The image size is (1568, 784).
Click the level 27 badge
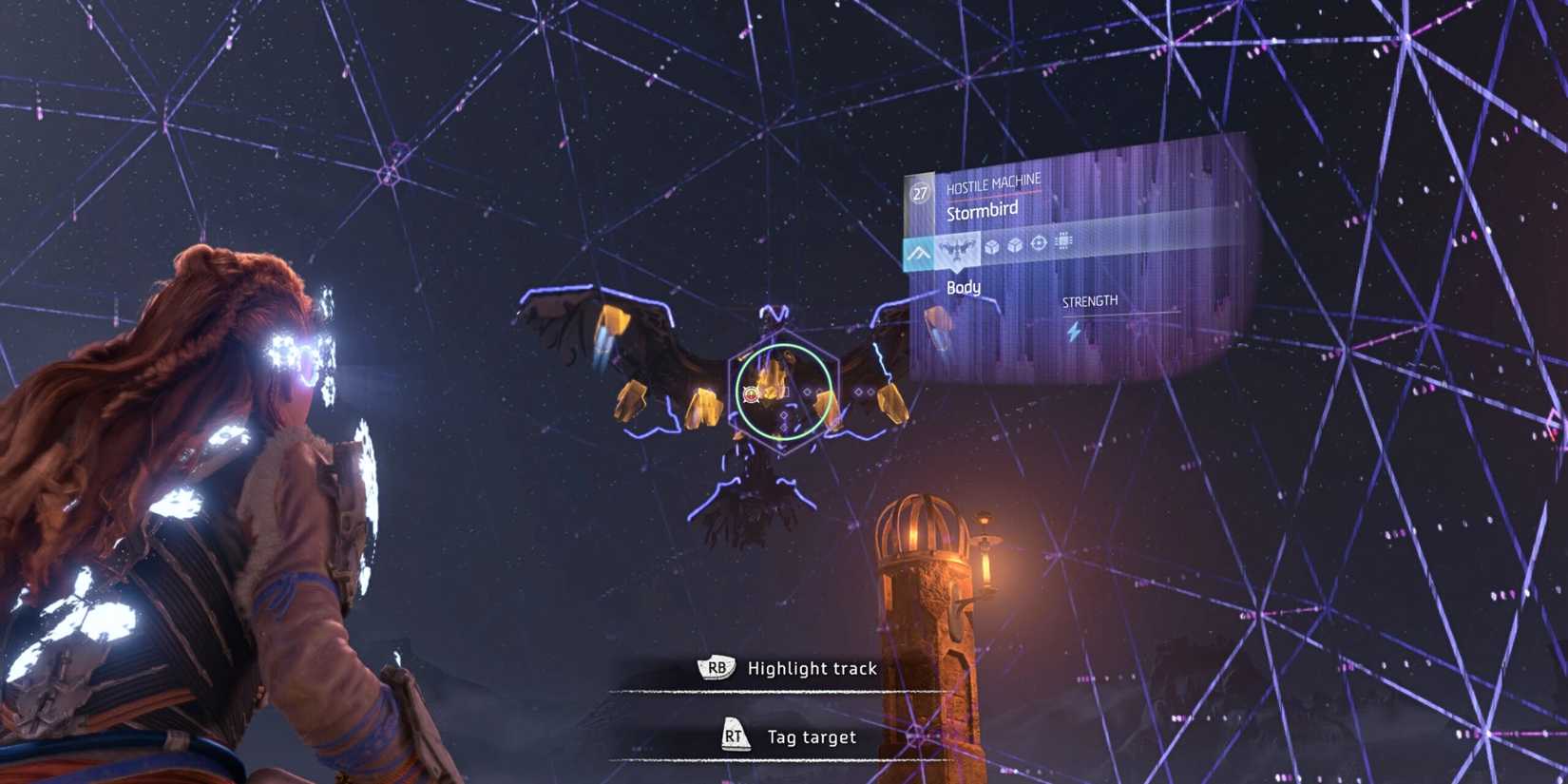918,193
